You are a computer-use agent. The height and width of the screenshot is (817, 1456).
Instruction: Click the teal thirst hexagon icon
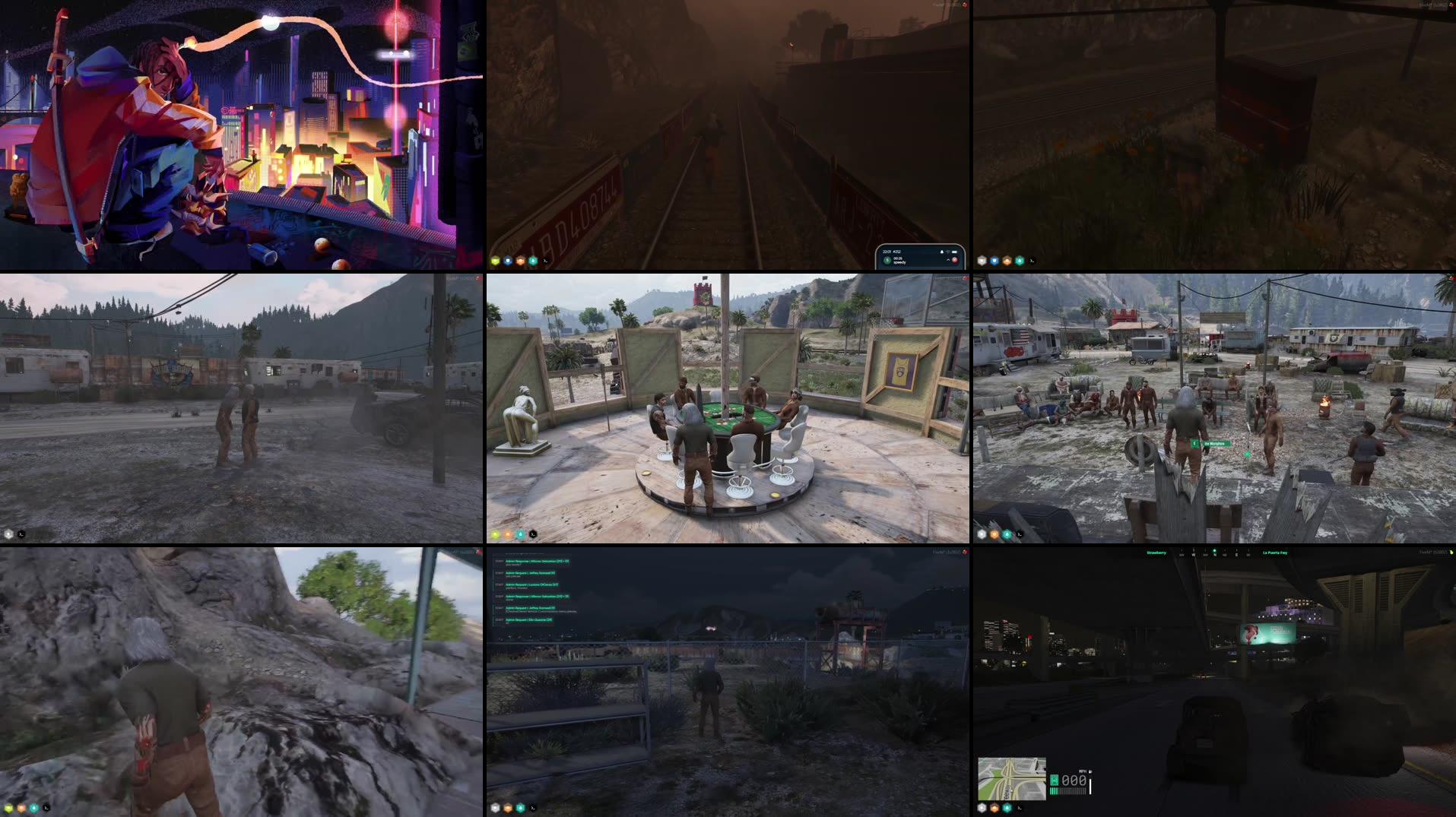(x=533, y=261)
